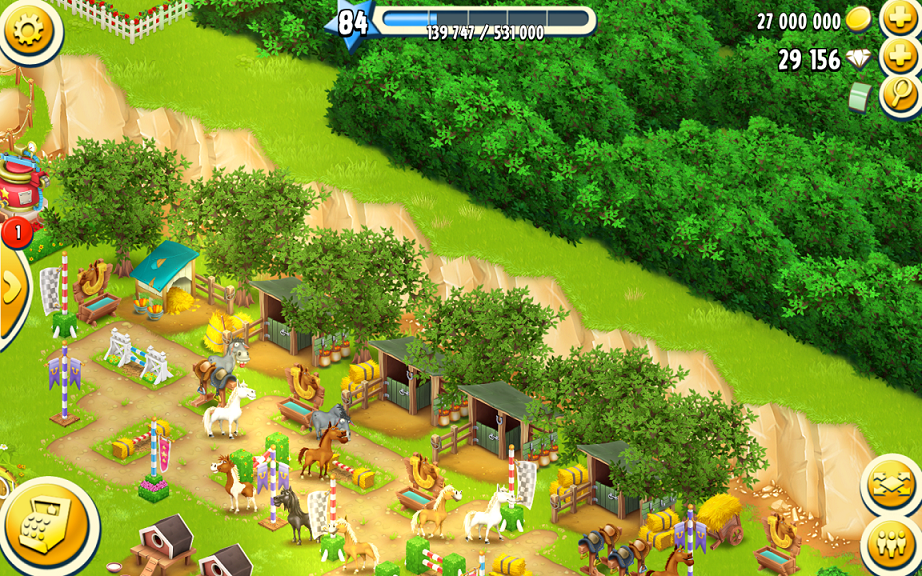This screenshot has width=922, height=576.
Task: Show the friends list button
Action: click(890, 546)
